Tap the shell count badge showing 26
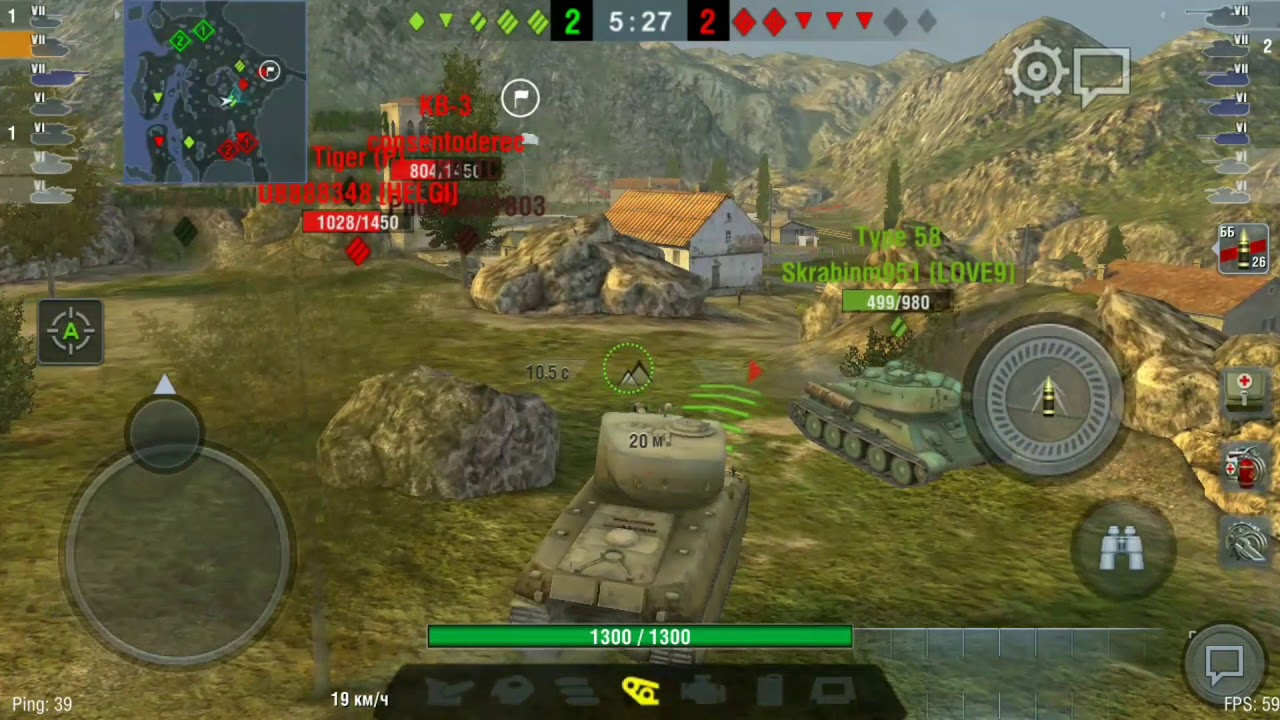The height and width of the screenshot is (720, 1280). tap(1258, 263)
